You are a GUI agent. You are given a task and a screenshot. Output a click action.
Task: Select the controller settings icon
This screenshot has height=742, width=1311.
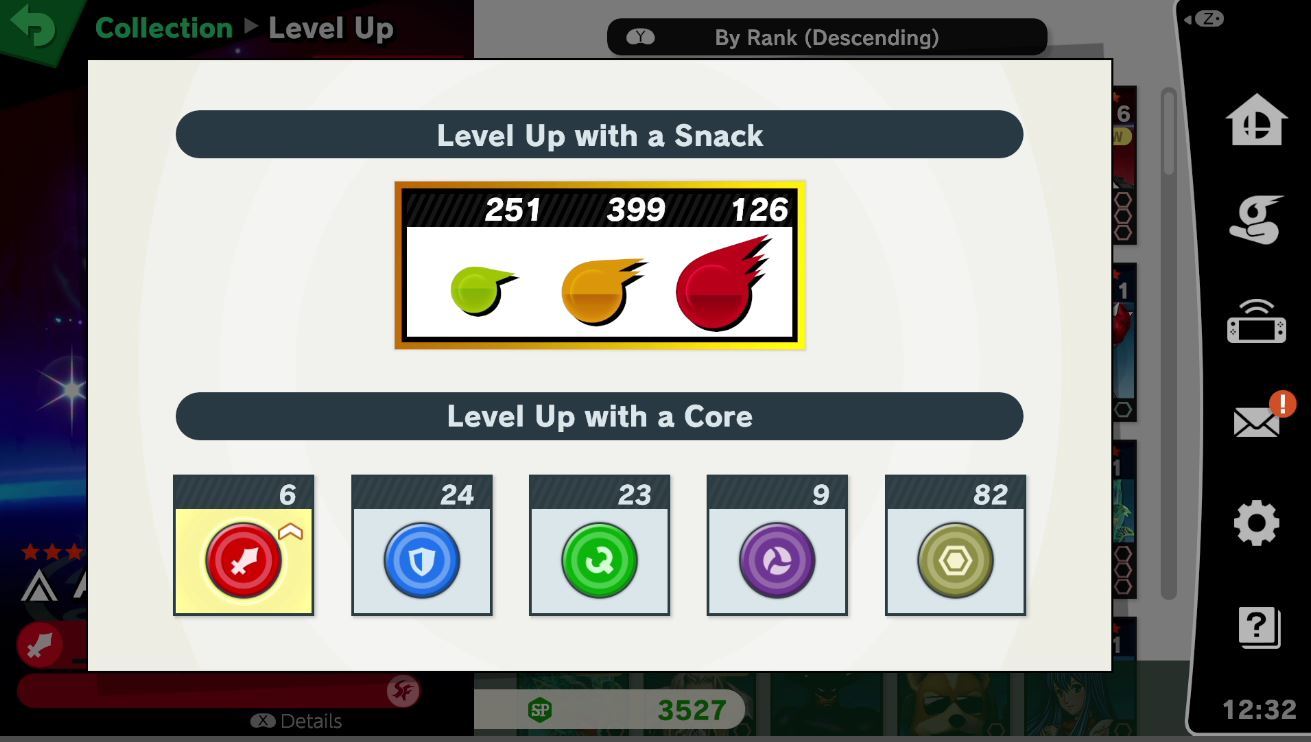(x=1256, y=322)
